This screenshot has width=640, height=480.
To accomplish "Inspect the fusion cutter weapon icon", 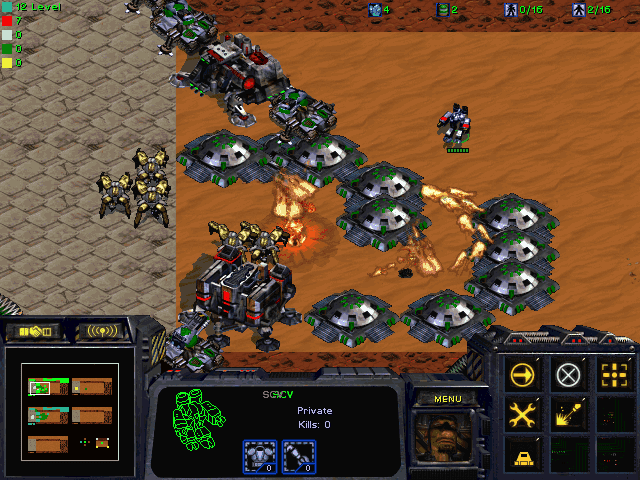I will 296,456.
